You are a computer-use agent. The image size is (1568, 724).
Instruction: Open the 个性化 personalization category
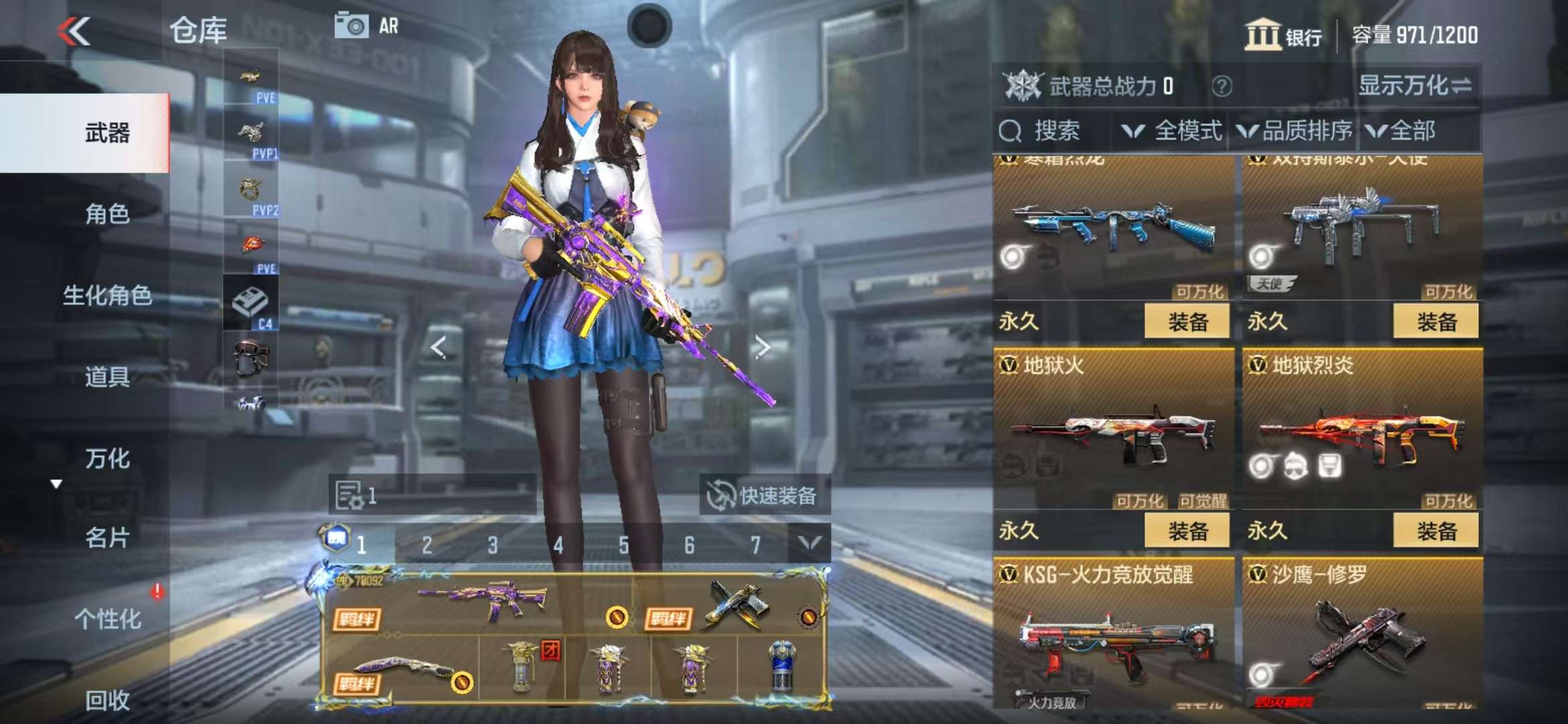(x=107, y=619)
